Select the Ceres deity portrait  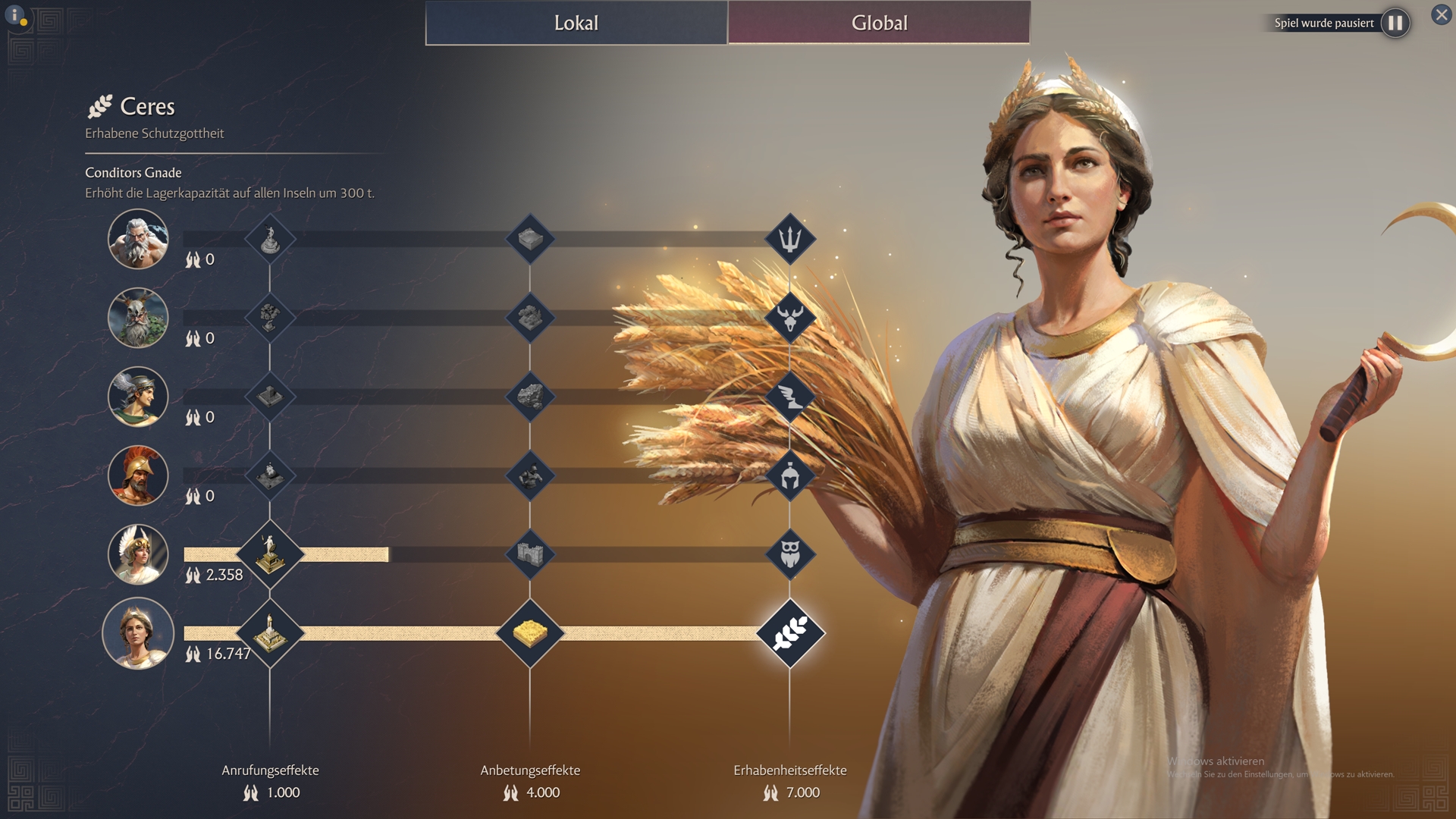click(138, 633)
